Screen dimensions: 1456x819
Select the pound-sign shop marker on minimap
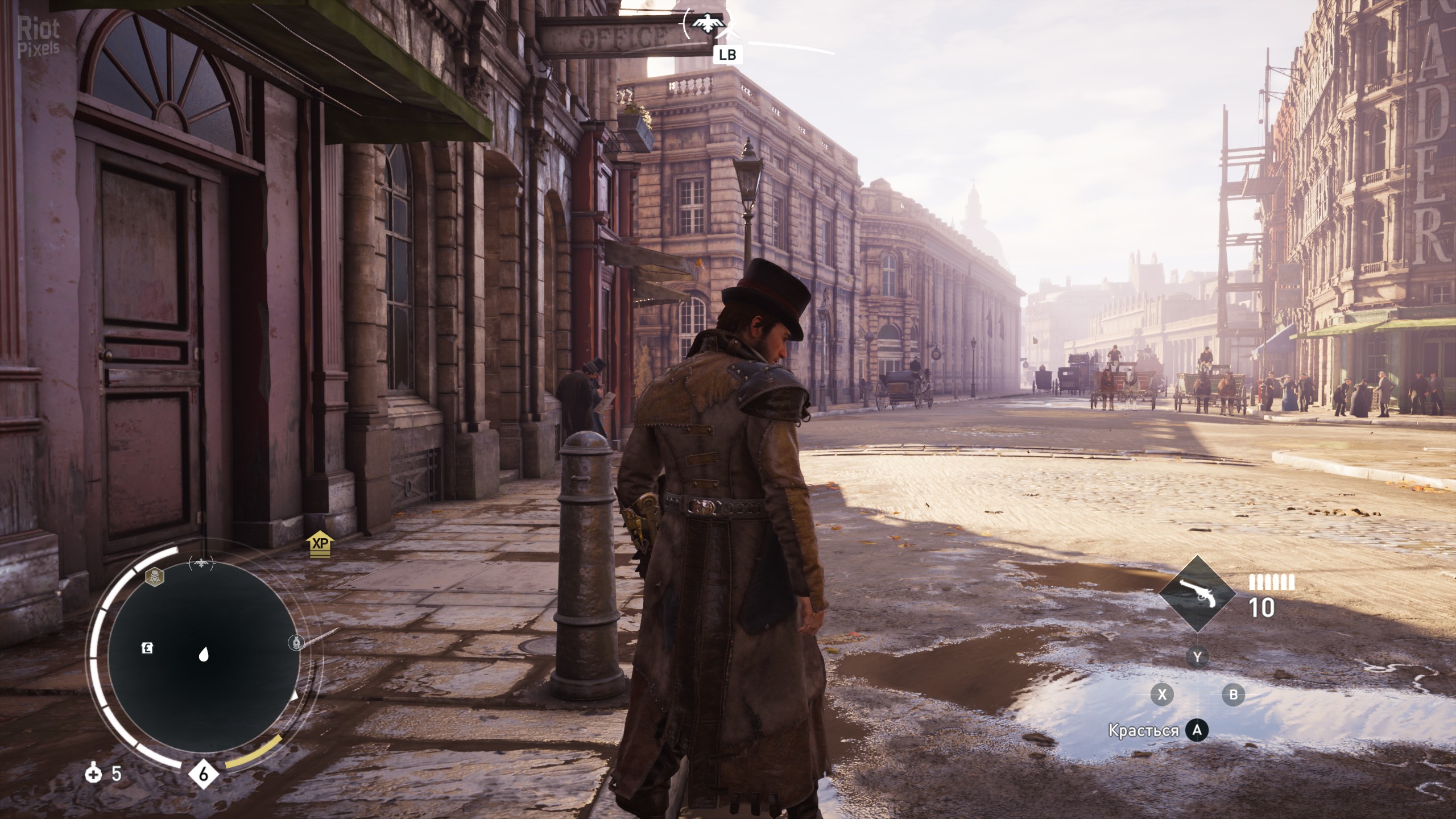(147, 648)
